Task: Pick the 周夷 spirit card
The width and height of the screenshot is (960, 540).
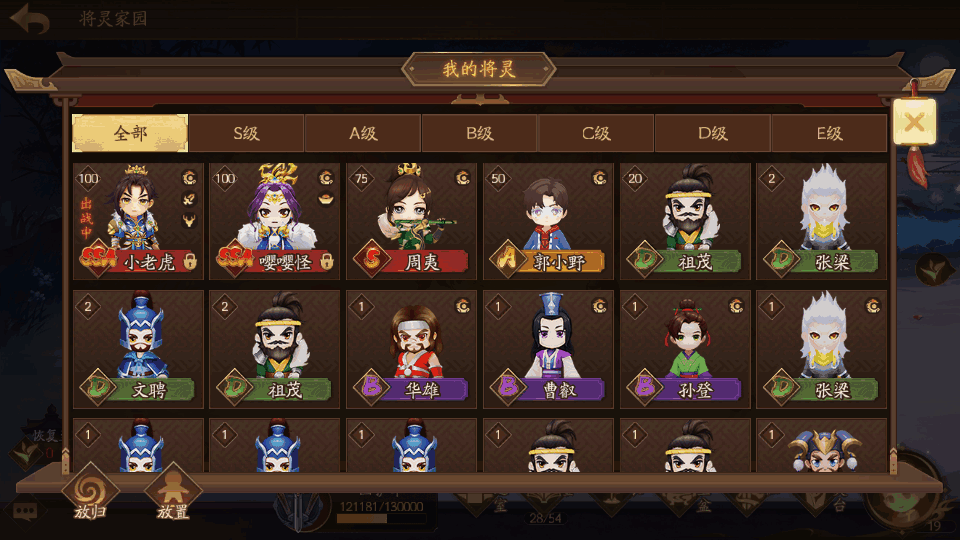Action: [411, 222]
